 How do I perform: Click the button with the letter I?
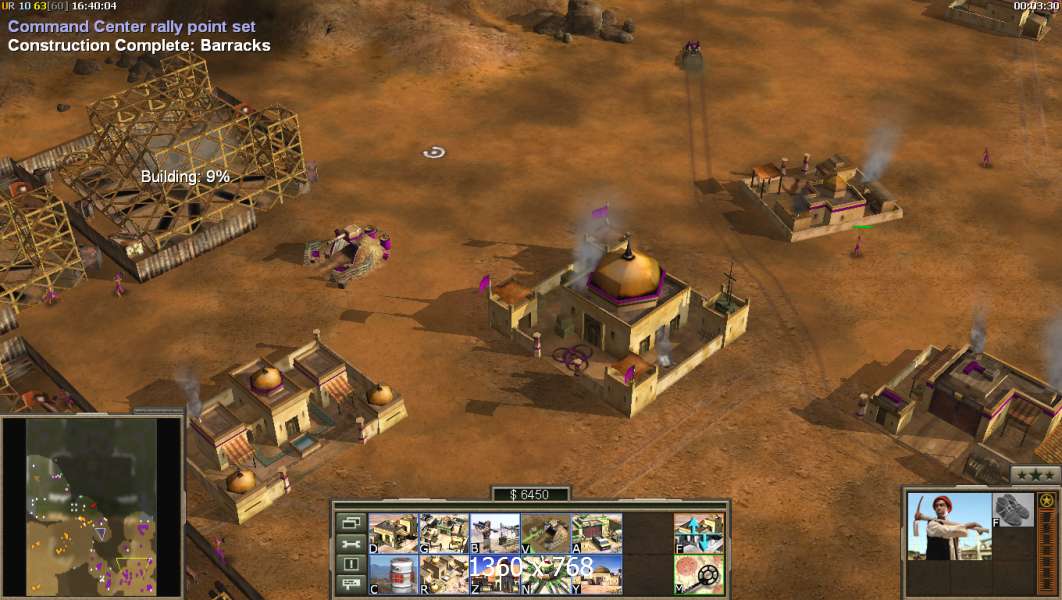coord(350,565)
